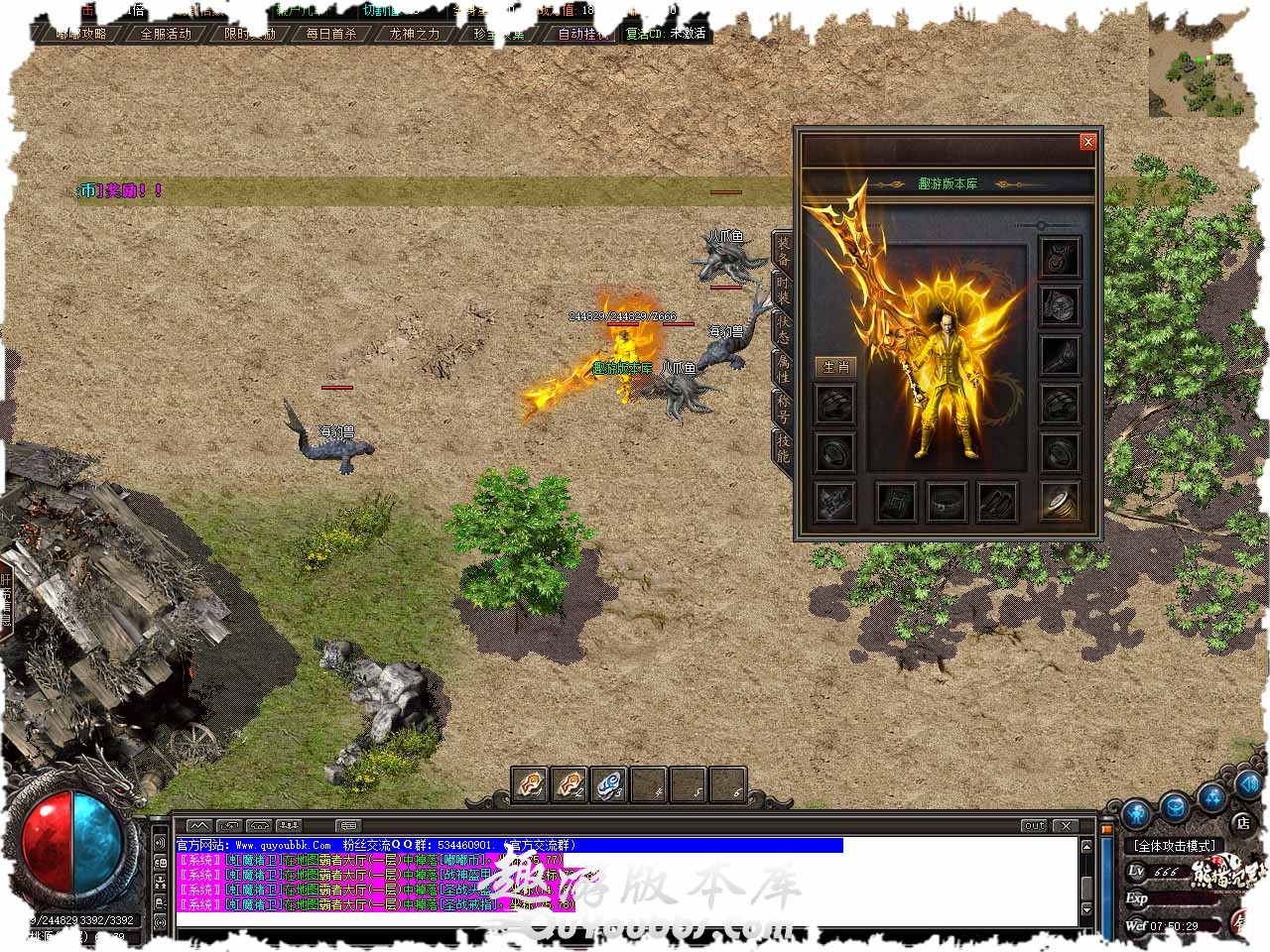This screenshot has height=952, width=1270.
Task: Activate the blue swirl skill in hotbar
Action: pyautogui.click(x=609, y=785)
